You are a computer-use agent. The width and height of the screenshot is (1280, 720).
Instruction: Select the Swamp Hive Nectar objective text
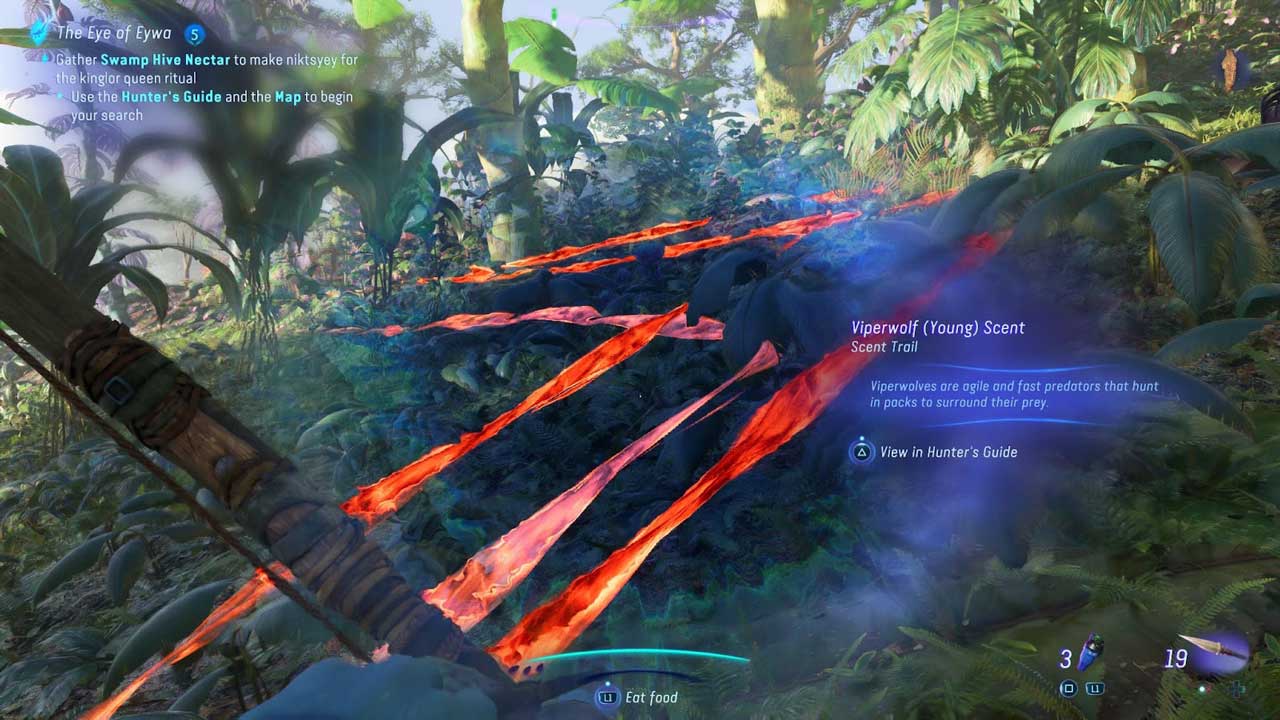pyautogui.click(x=166, y=60)
